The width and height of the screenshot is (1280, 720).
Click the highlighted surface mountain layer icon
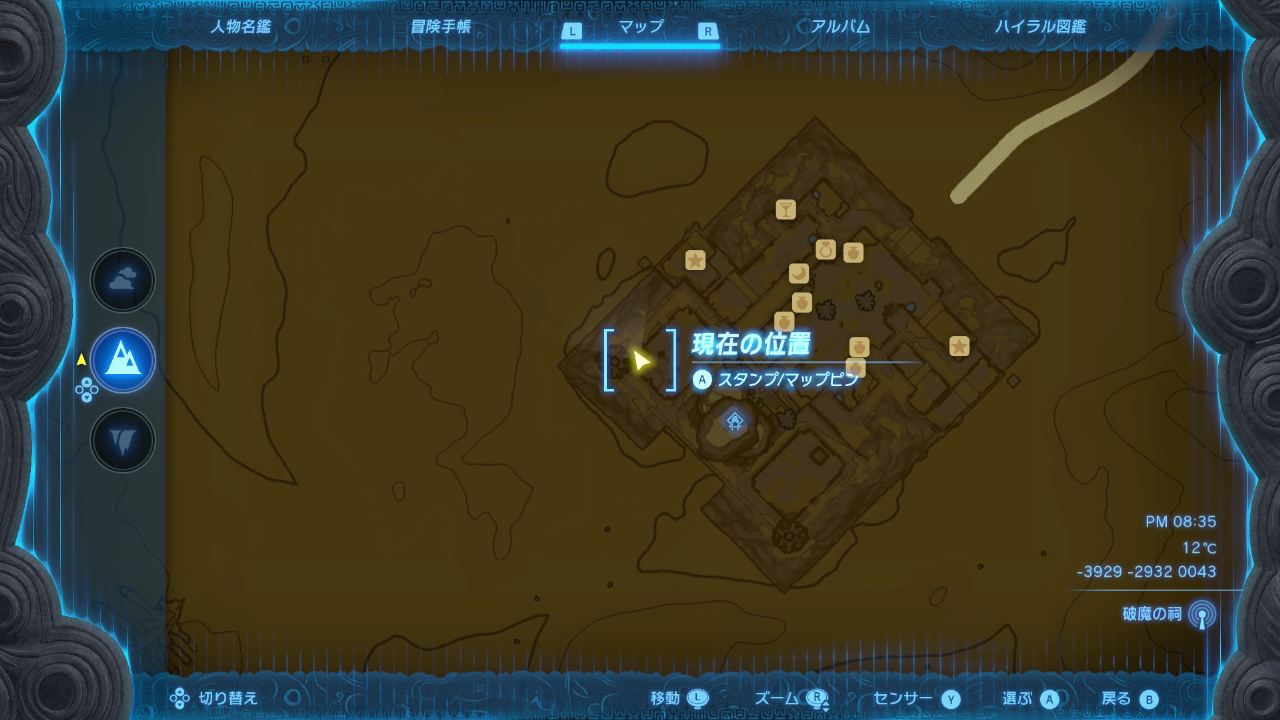pos(122,360)
